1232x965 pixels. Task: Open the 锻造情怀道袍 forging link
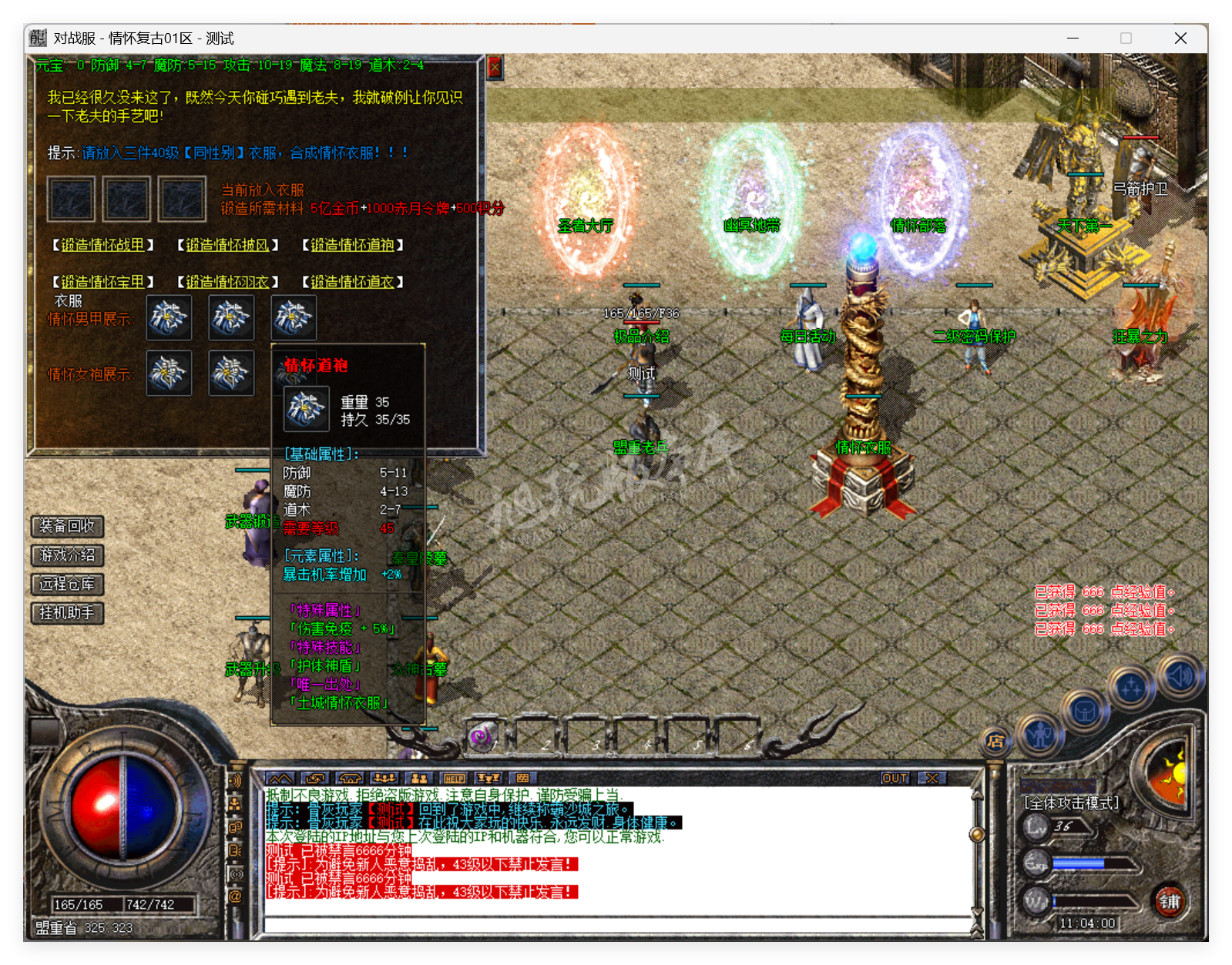tap(351, 246)
